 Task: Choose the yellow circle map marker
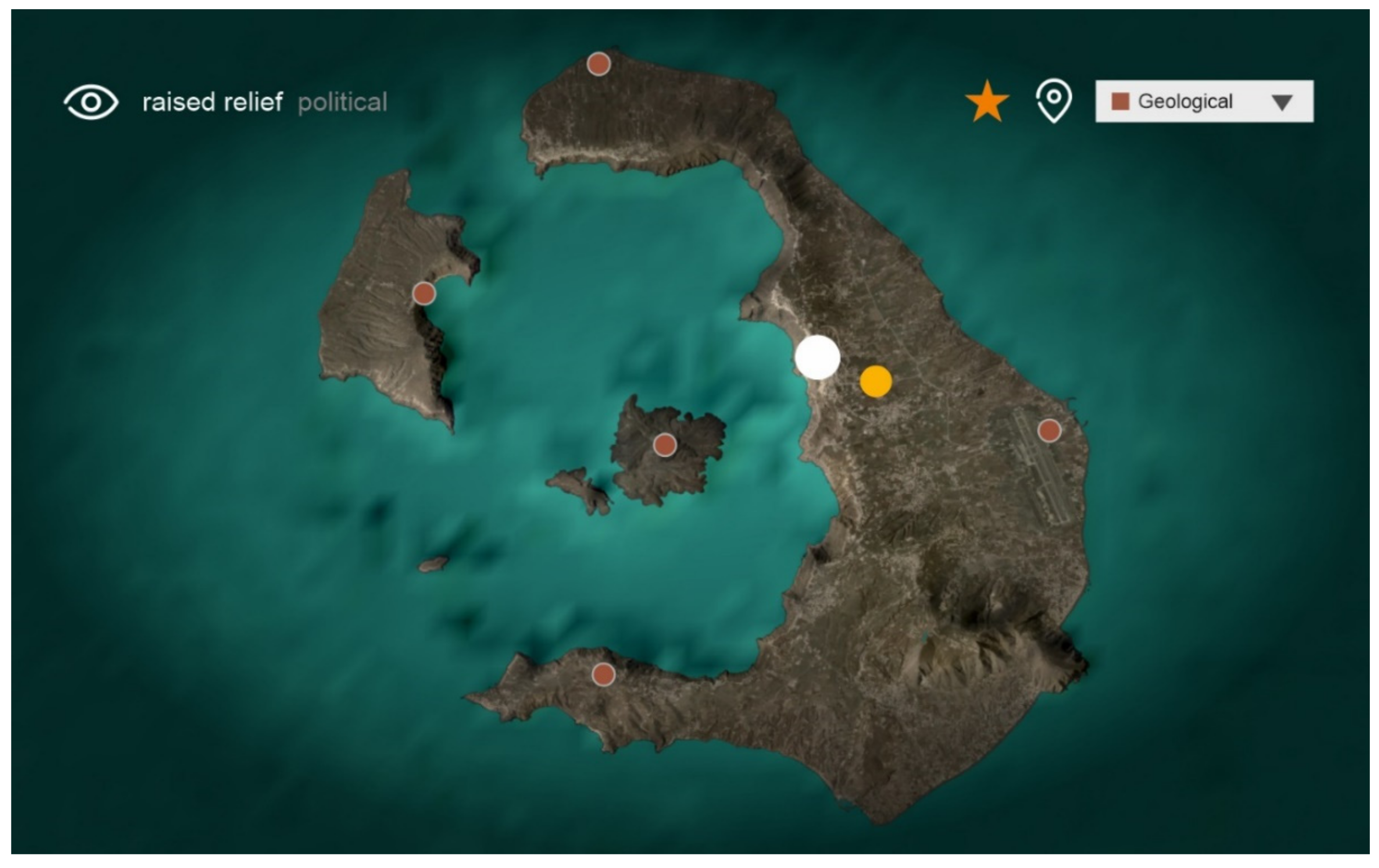point(875,381)
